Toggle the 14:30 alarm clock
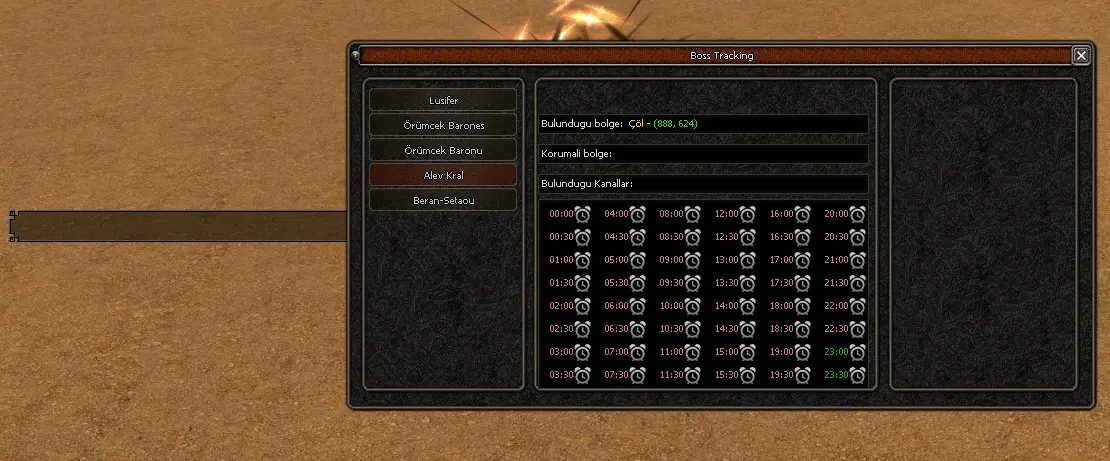This screenshot has width=1110, height=461. pyautogui.click(x=747, y=328)
